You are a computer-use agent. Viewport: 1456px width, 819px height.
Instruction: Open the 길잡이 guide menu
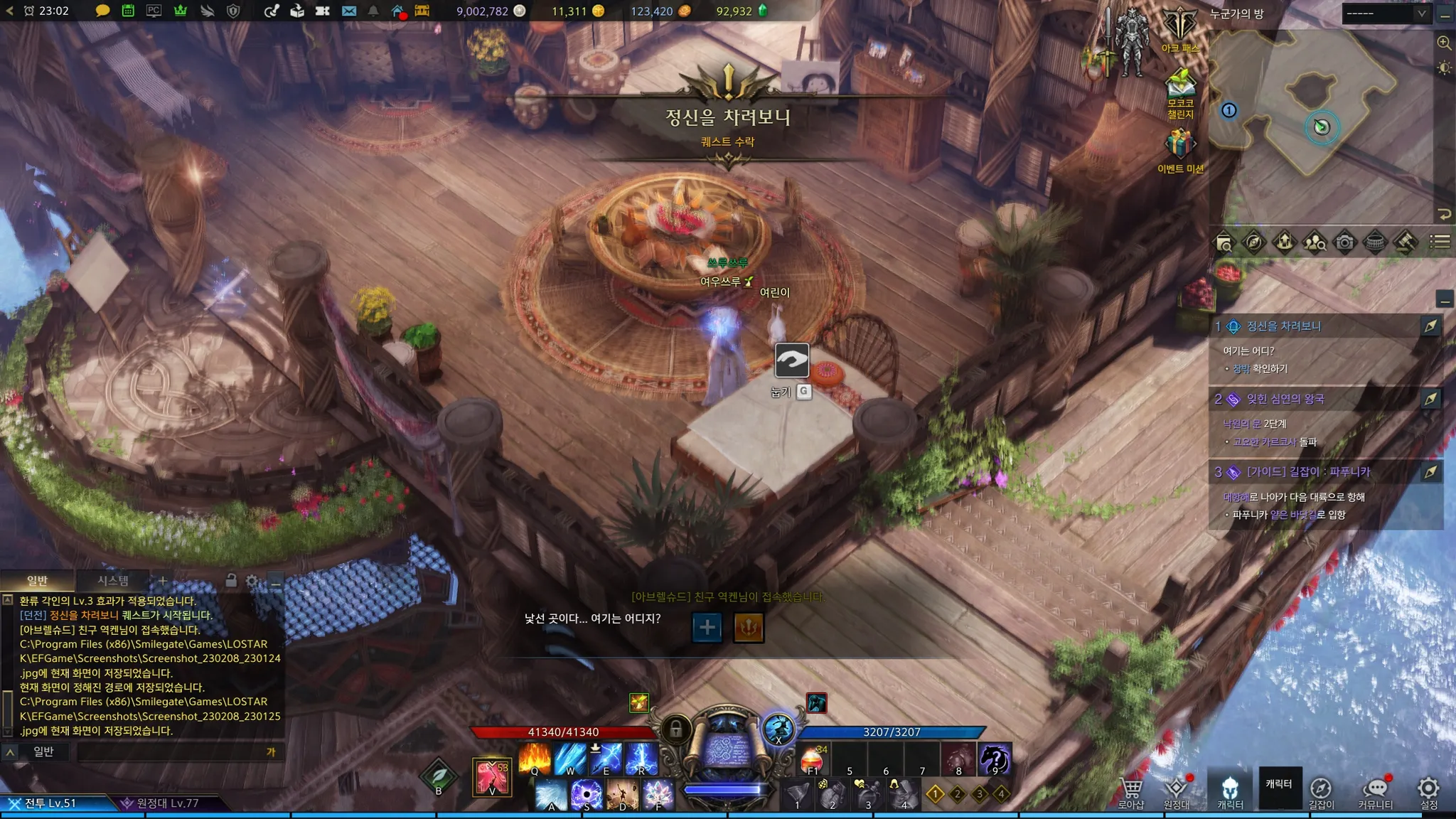[1321, 792]
